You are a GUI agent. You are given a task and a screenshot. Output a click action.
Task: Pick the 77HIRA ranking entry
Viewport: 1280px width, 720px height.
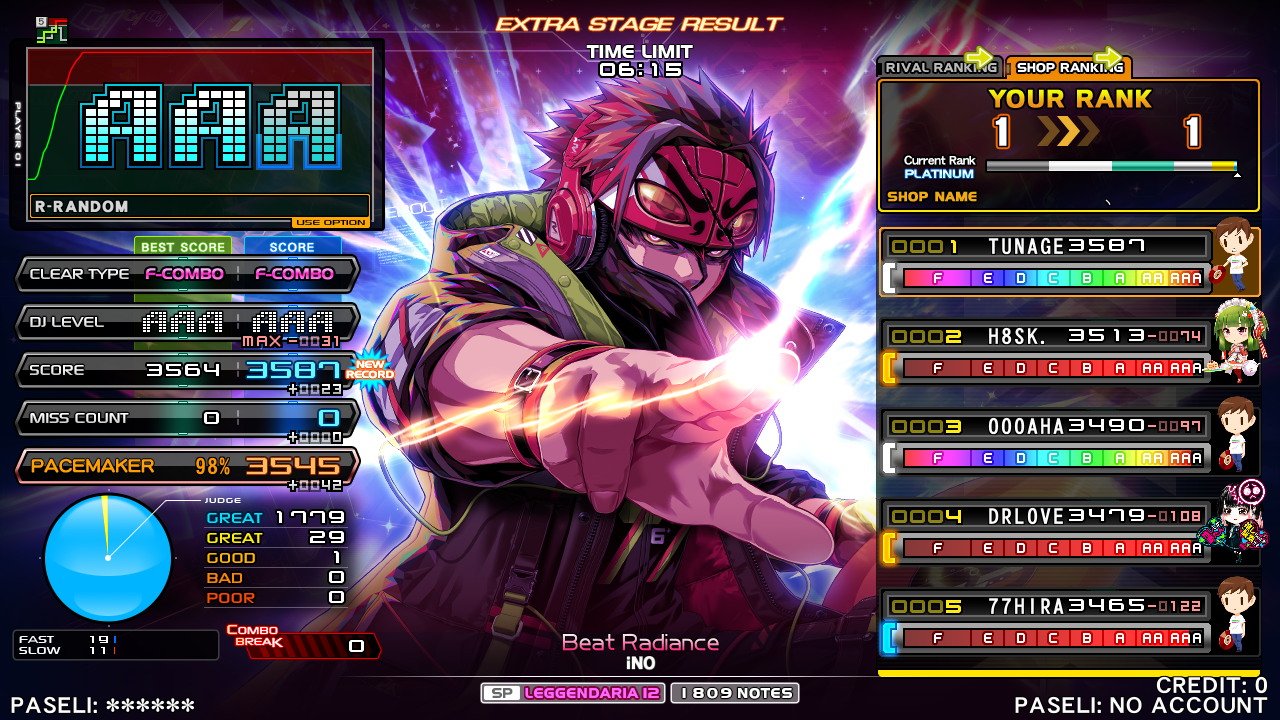(1046, 622)
